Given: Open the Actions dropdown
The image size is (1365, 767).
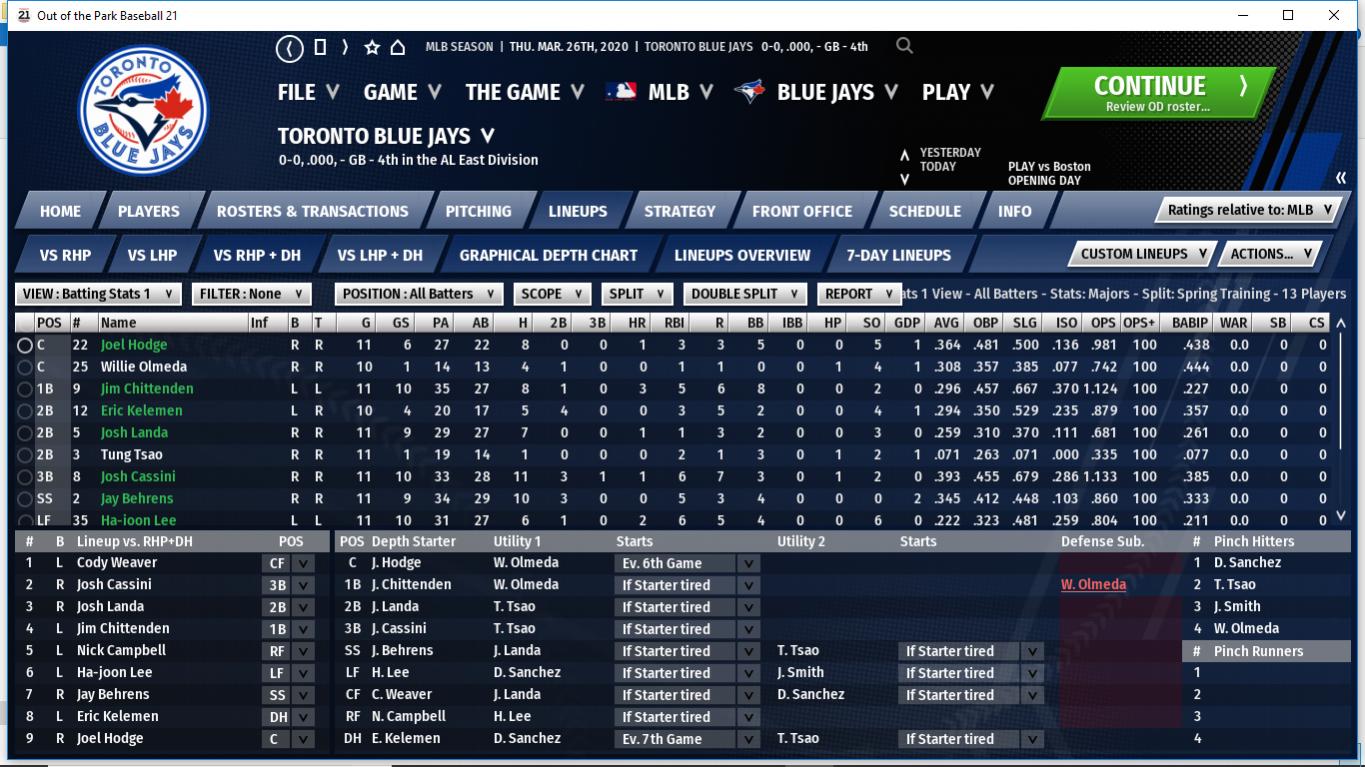Looking at the screenshot, I should tap(1270, 254).
